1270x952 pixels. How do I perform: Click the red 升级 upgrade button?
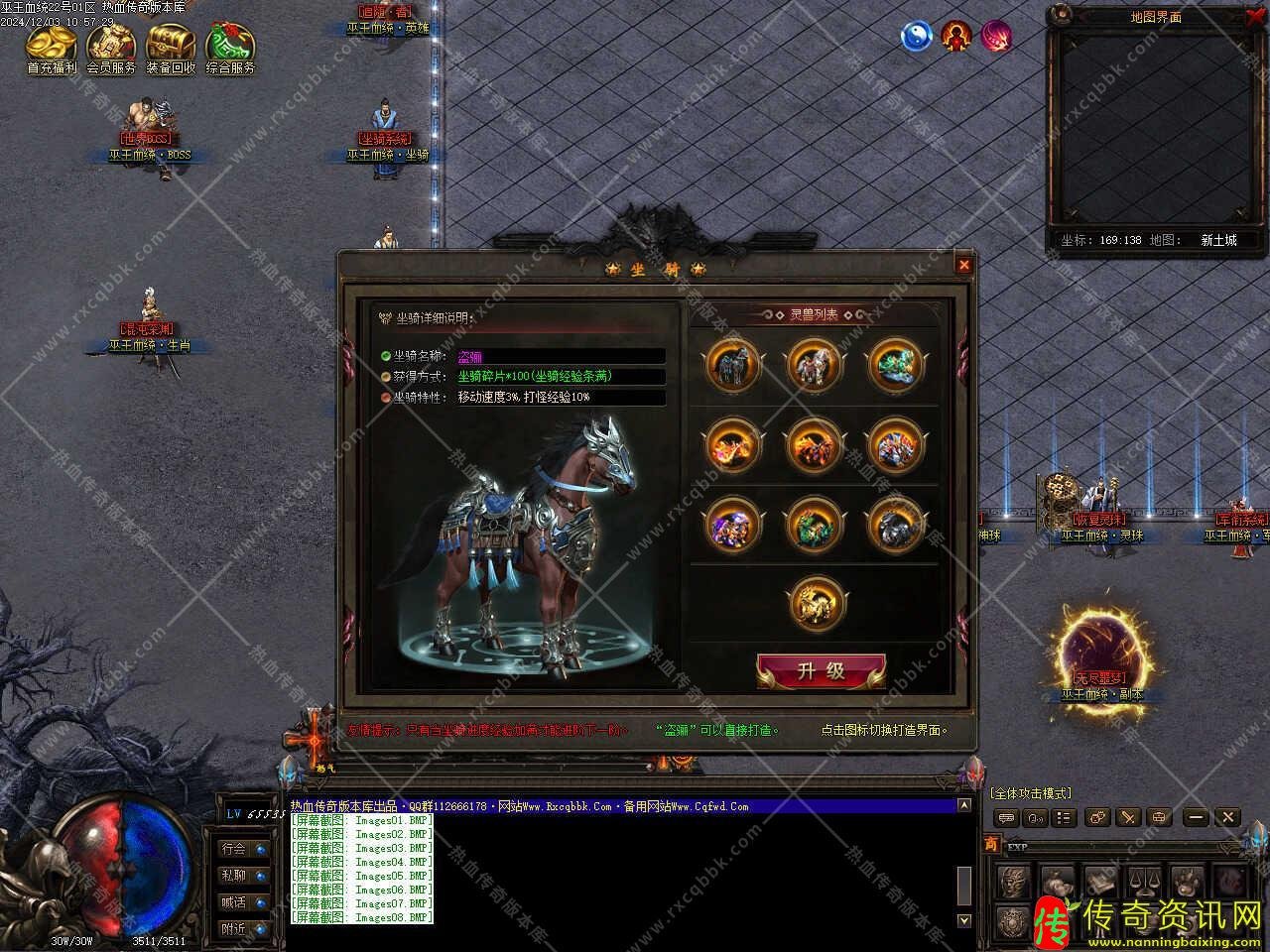821,671
